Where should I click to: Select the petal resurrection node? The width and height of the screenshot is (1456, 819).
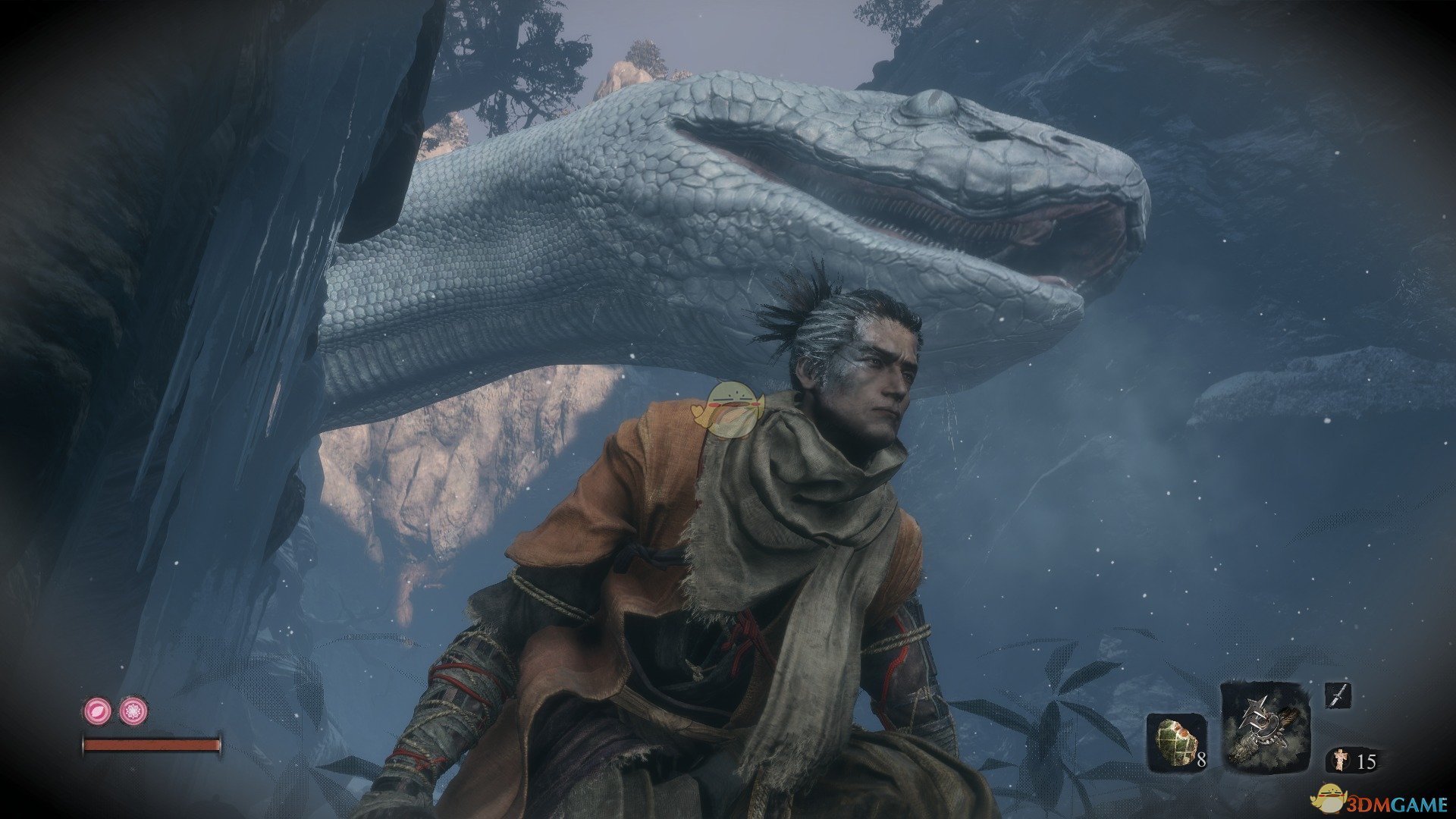(98, 711)
